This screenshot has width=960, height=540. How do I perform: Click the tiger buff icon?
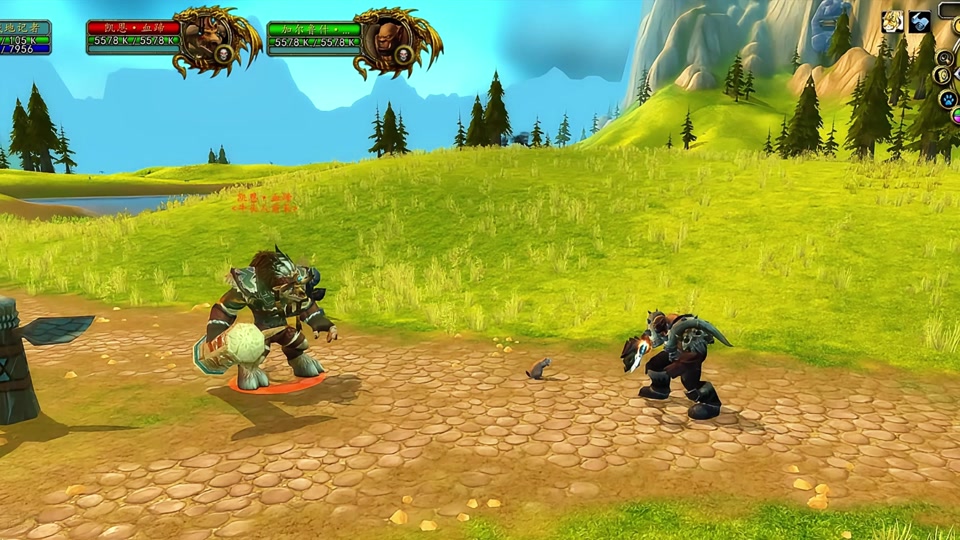click(893, 22)
